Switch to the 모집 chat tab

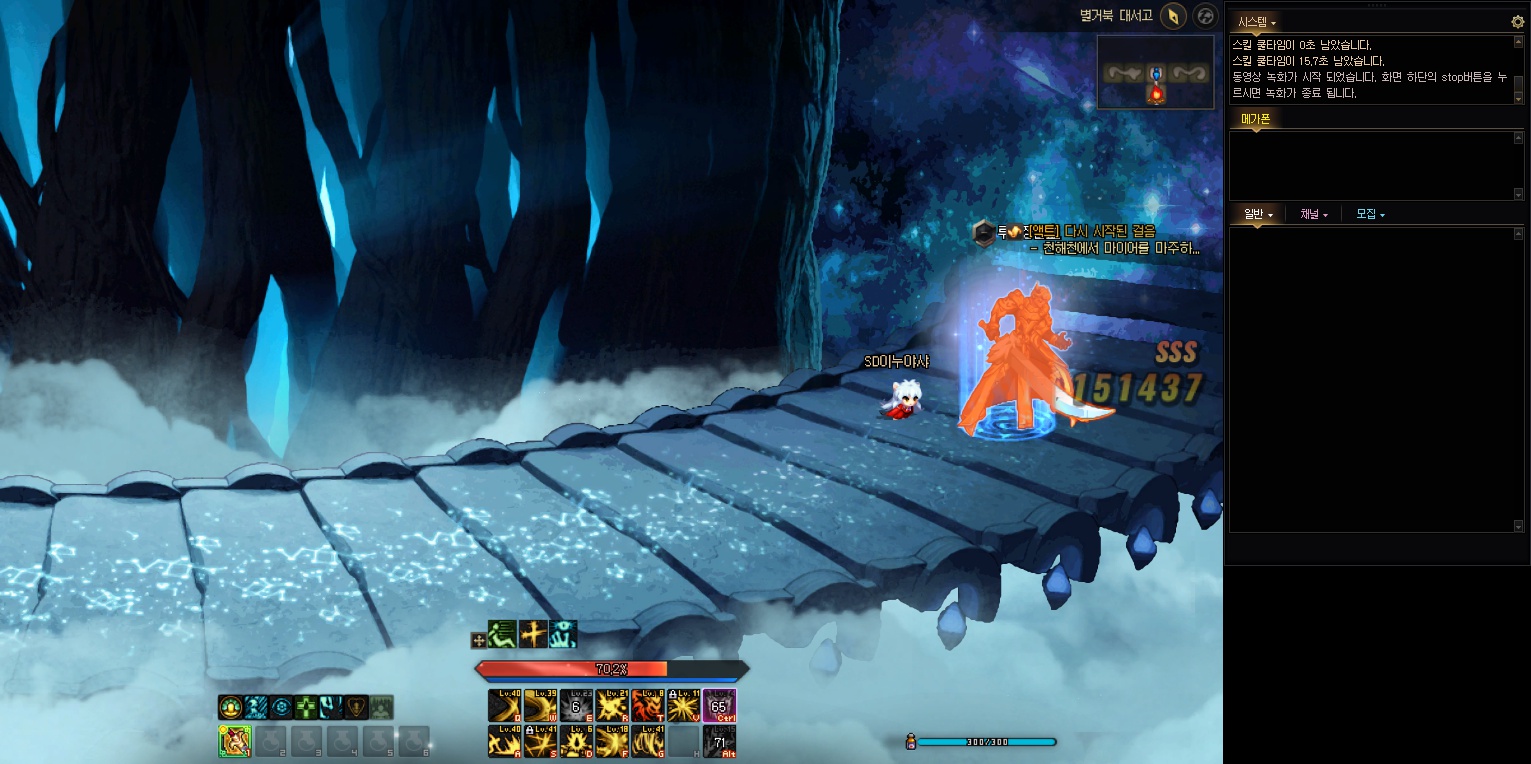tap(1369, 214)
